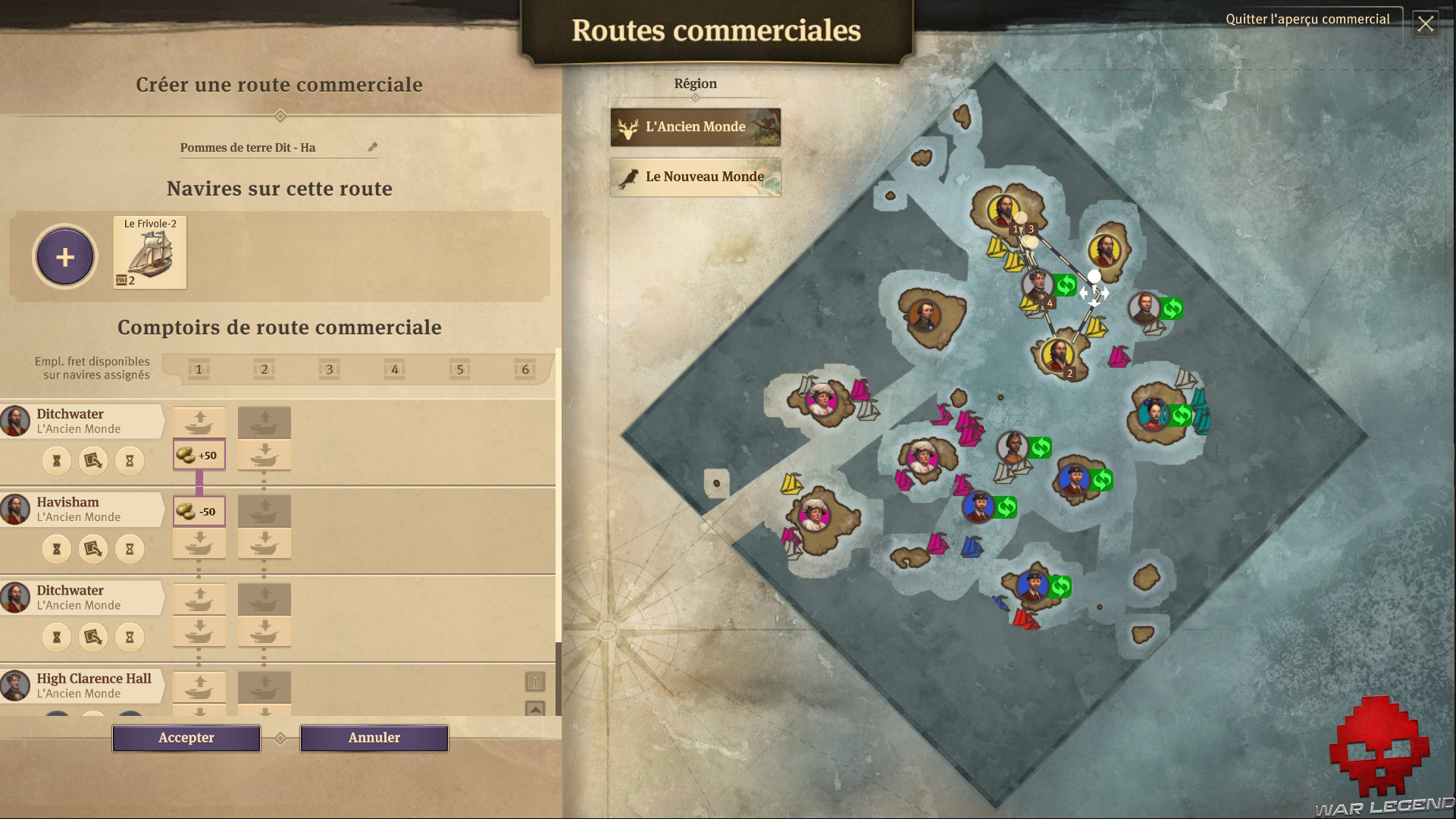Switch to Le Nouveau Monde region
Viewport: 1456px width, 819px height.
(694, 177)
